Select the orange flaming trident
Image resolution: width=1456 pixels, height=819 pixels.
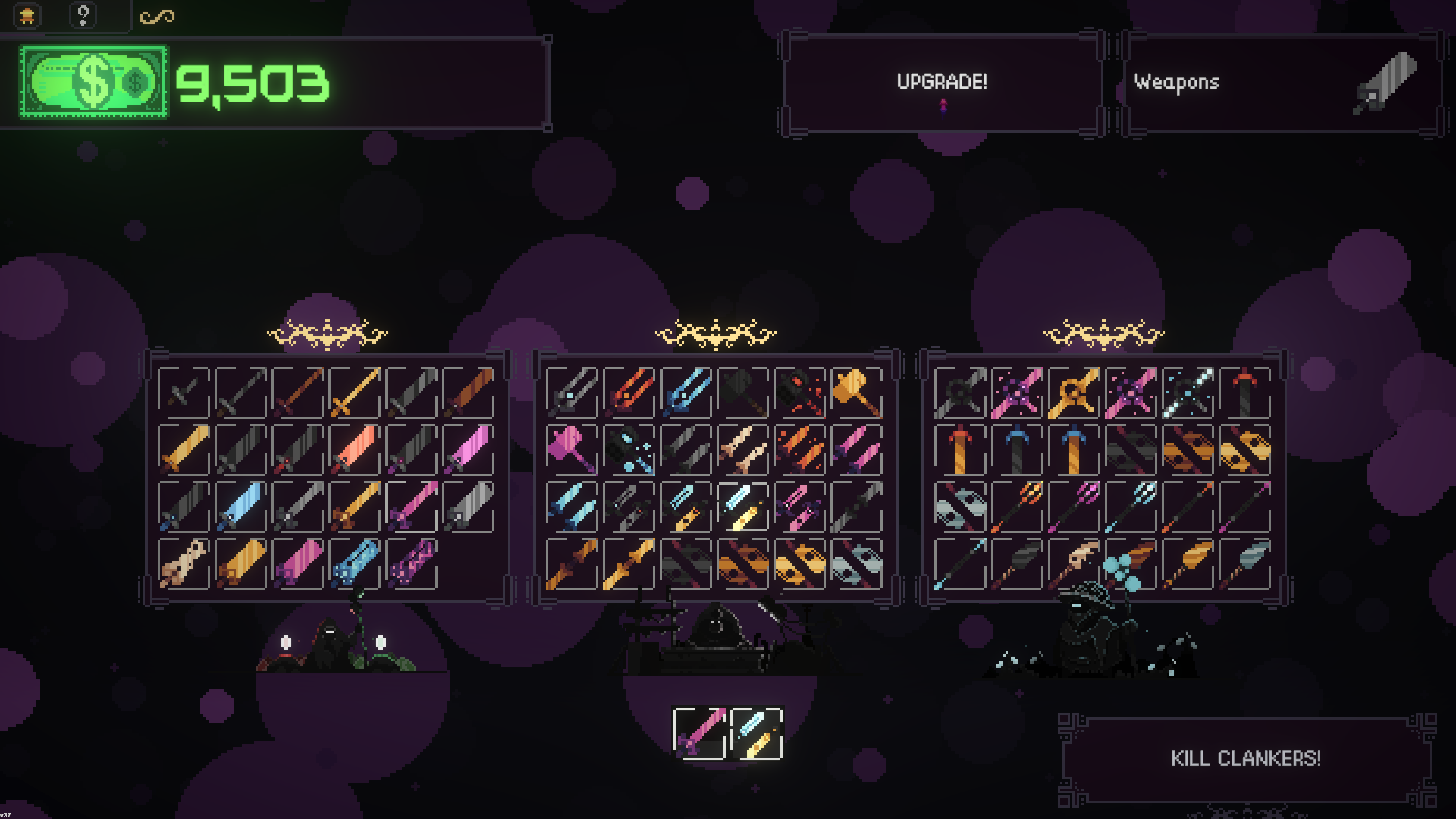click(1017, 506)
